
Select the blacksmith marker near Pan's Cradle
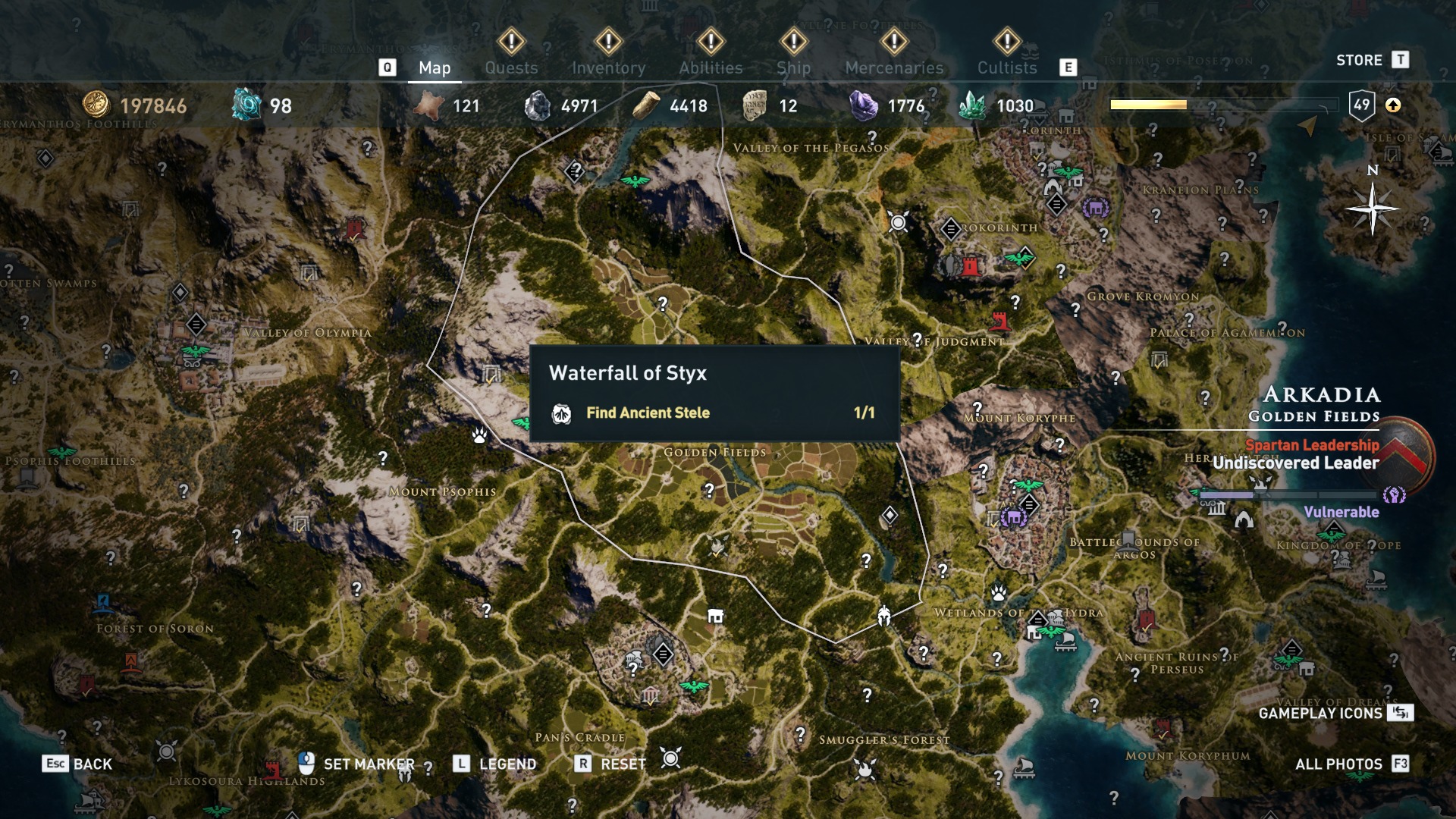715,616
